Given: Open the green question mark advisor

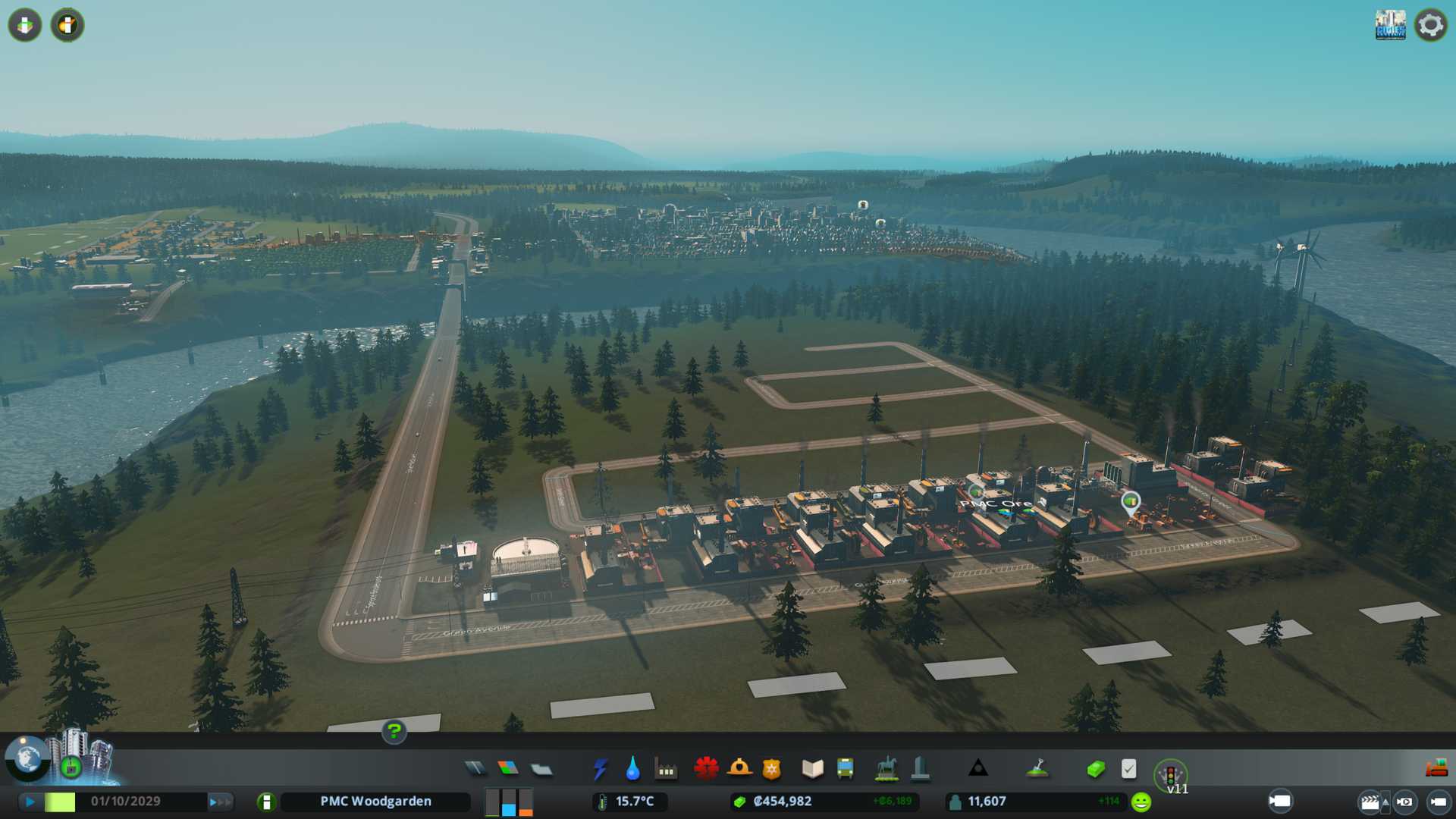Looking at the screenshot, I should point(394,731).
